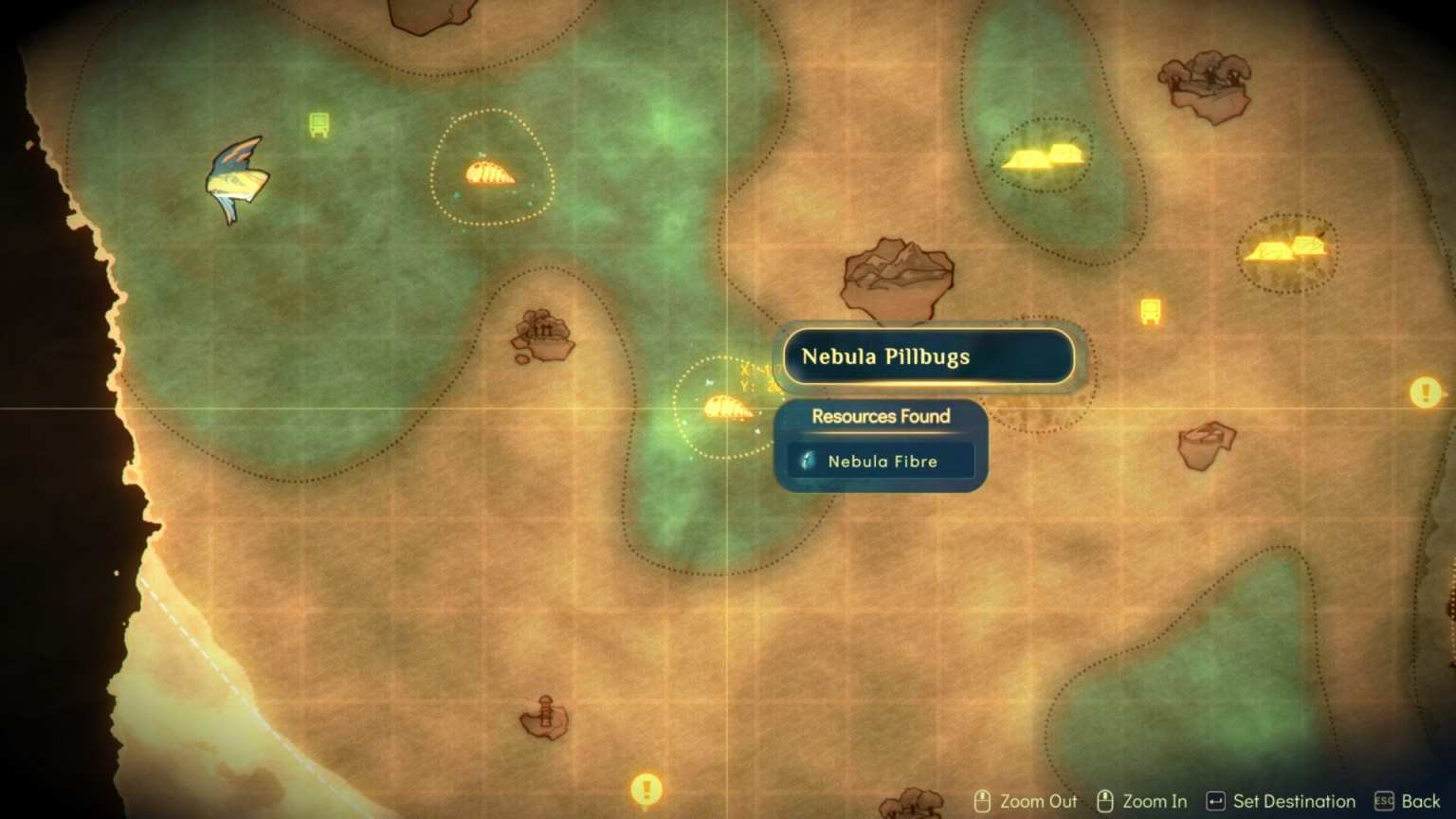Open the Resources Found panel
1456x819 pixels.
(x=880, y=417)
